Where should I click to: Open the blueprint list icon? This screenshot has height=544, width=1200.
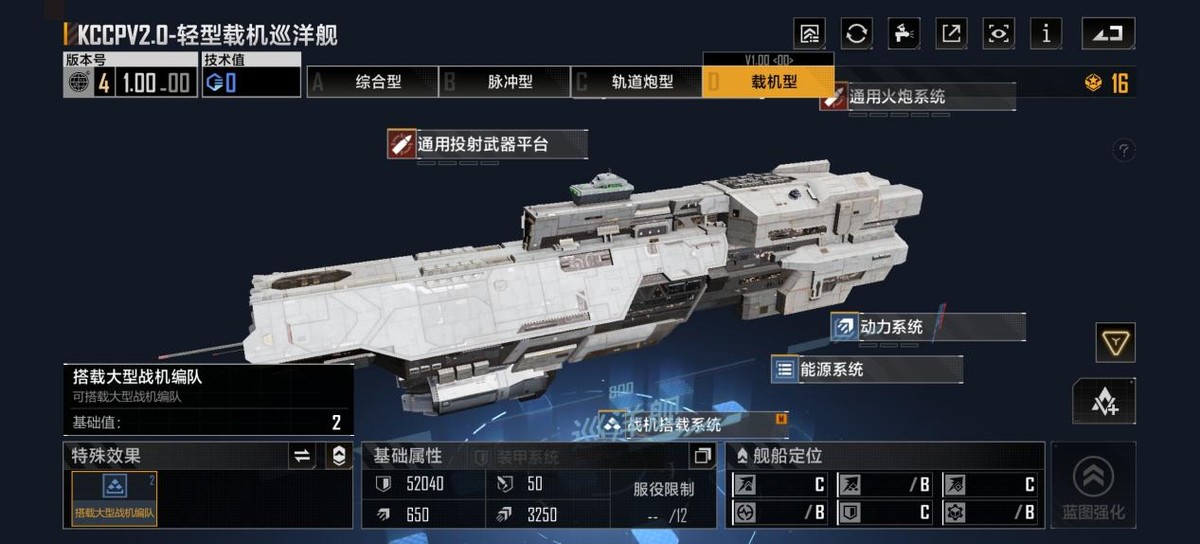tap(809, 34)
